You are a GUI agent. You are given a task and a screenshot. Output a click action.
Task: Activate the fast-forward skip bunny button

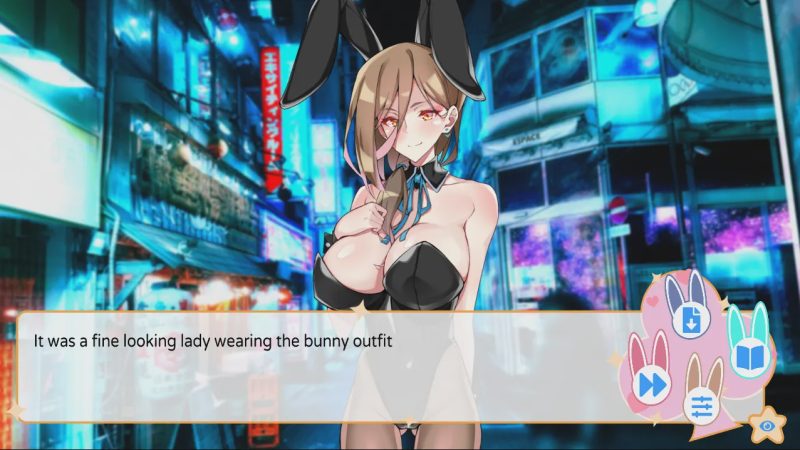point(652,383)
